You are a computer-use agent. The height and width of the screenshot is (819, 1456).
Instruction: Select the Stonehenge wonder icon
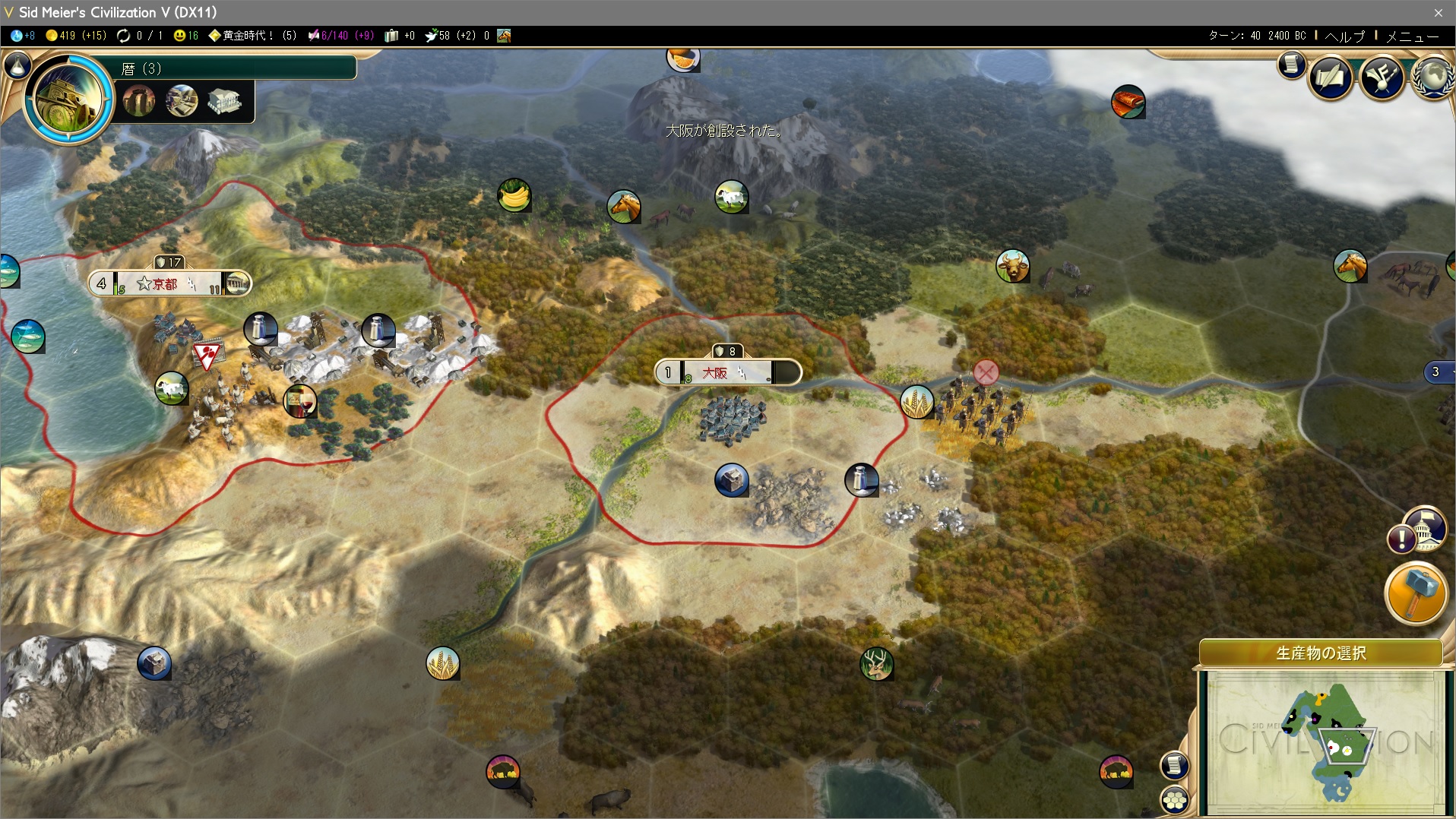tap(139, 101)
